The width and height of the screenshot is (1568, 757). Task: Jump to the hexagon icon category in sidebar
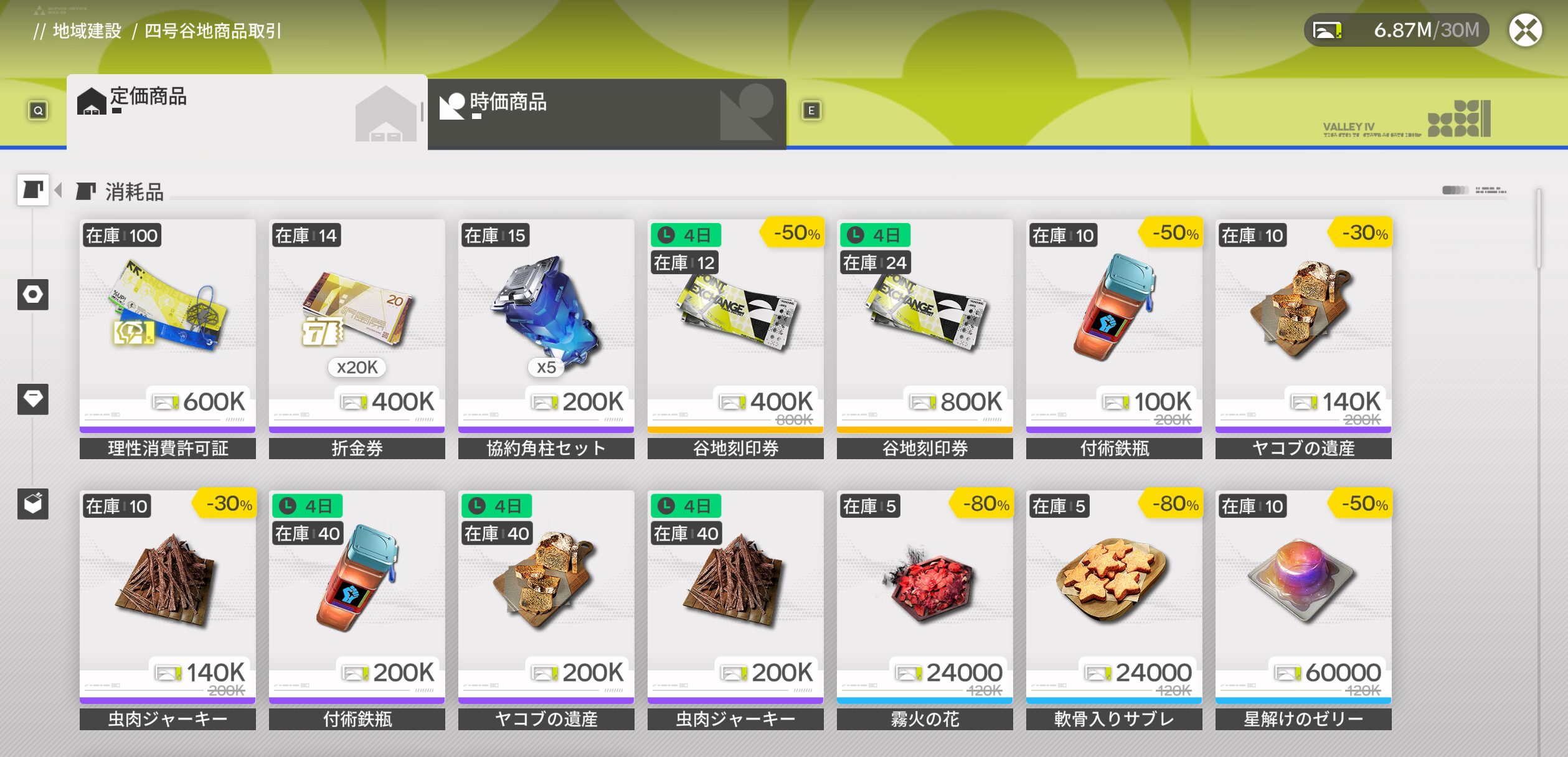(x=33, y=294)
